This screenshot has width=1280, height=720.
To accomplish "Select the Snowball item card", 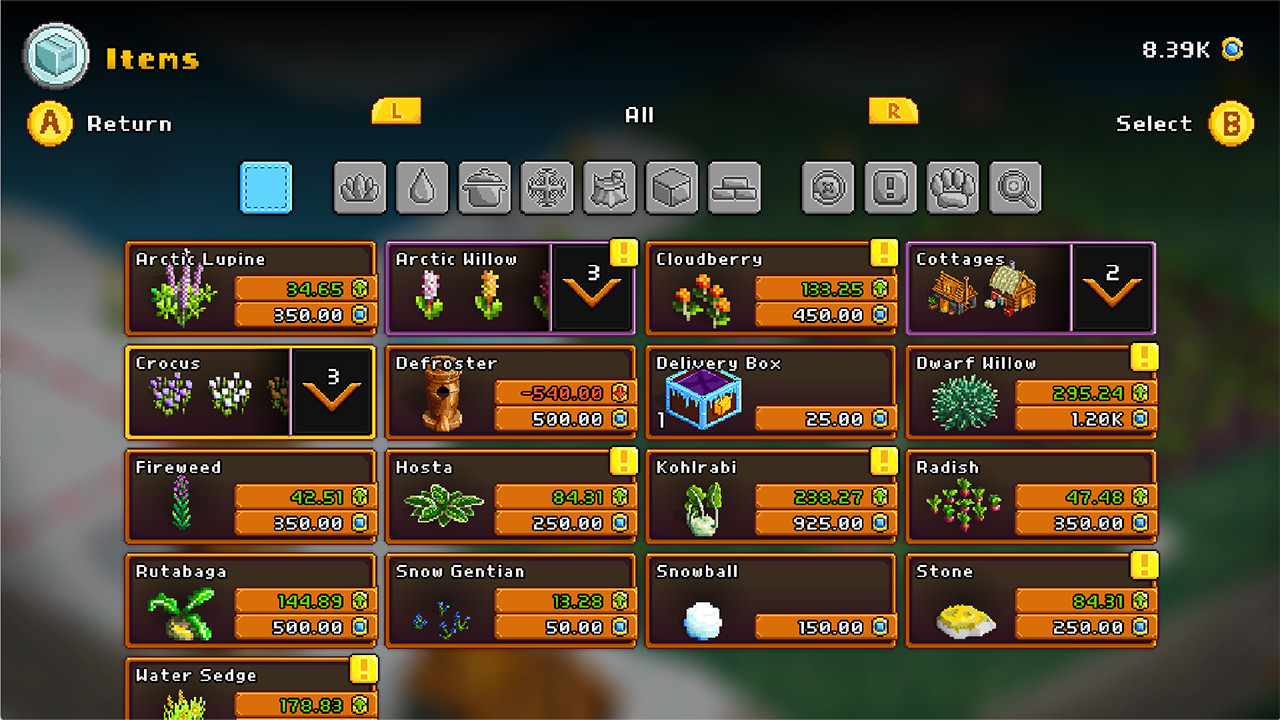I will (770, 600).
